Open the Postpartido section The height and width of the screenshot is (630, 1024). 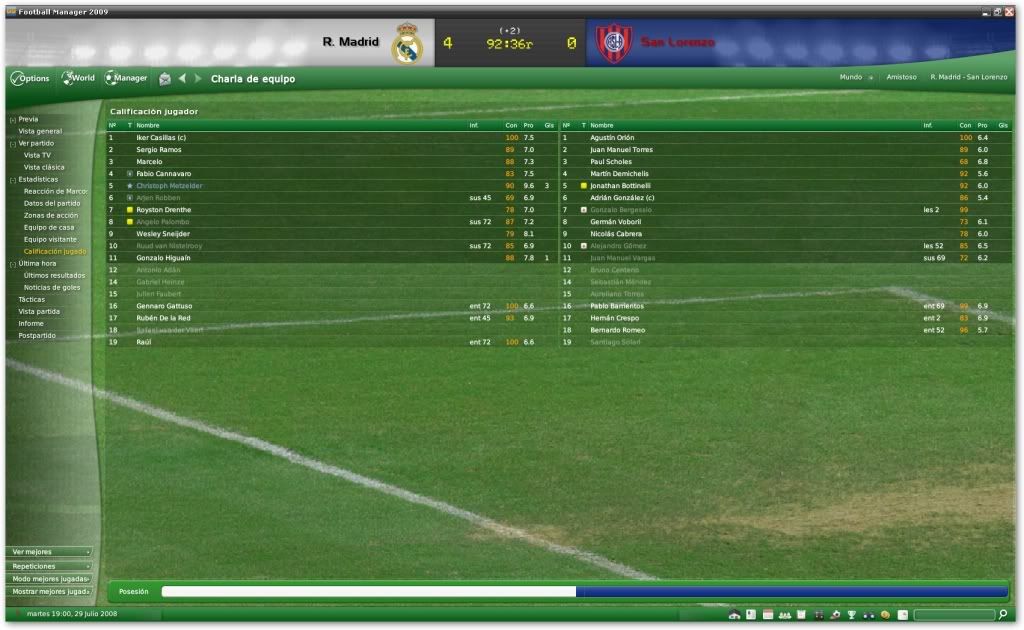(x=37, y=335)
